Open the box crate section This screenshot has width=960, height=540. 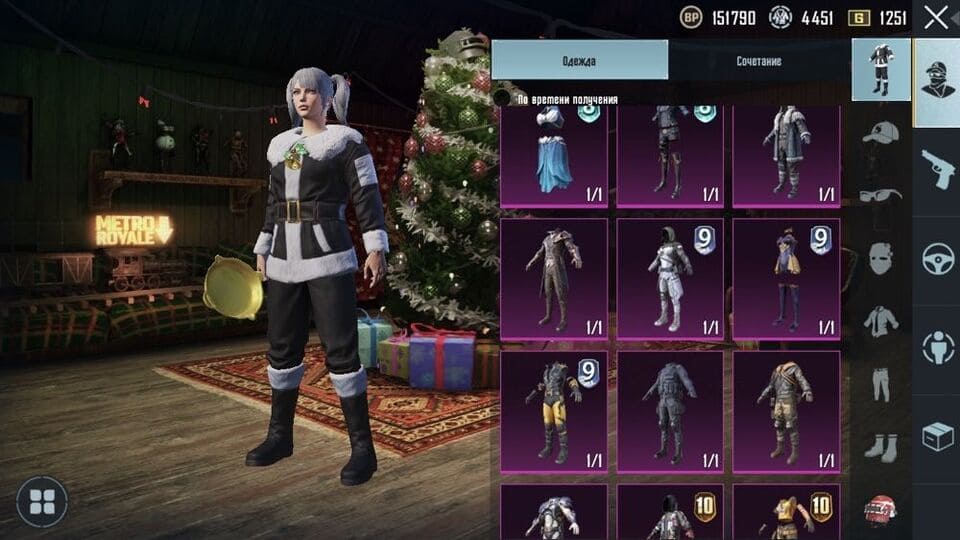click(937, 435)
